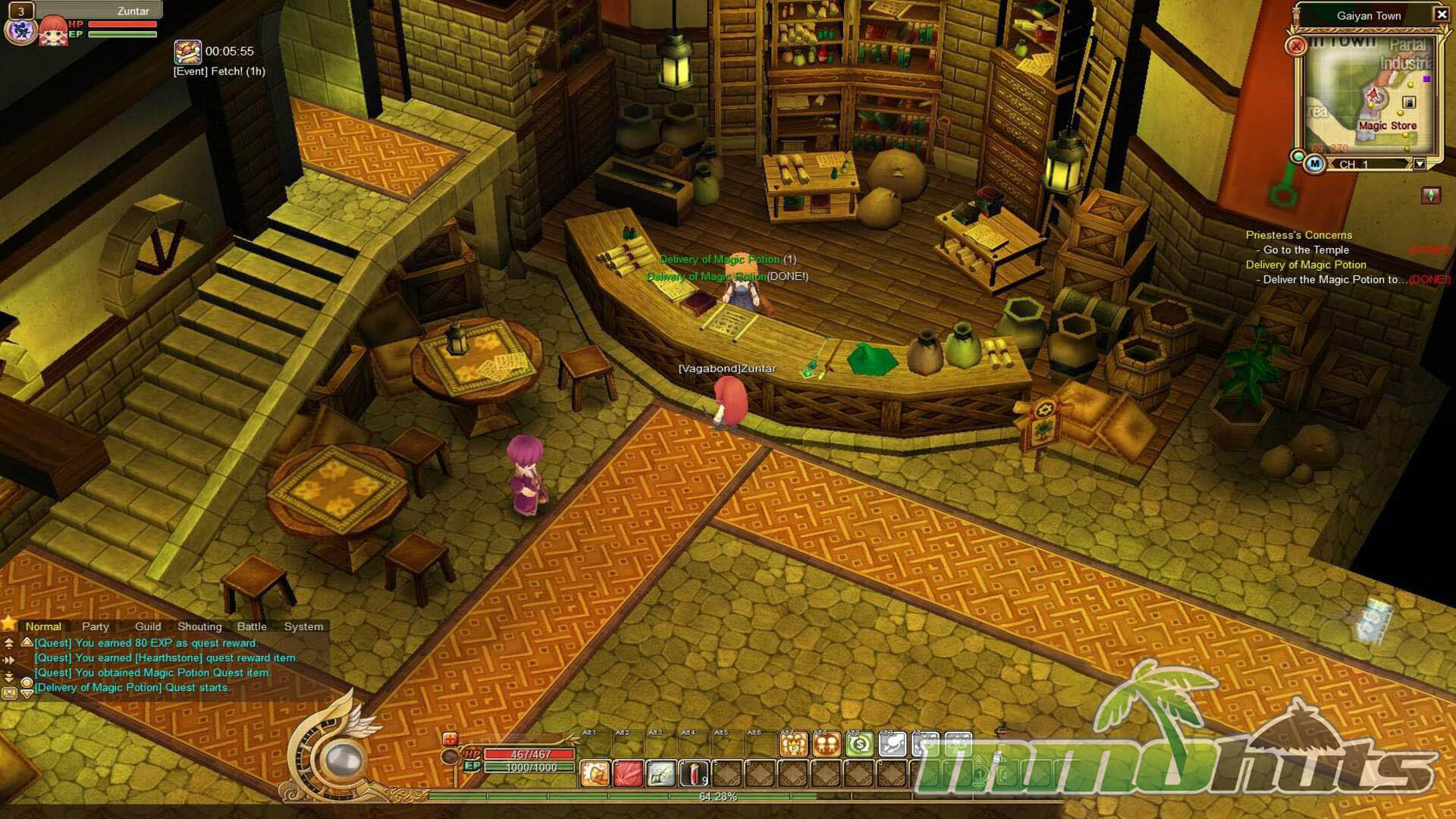Open the green dollar trade icon
1456x819 pixels.
(x=860, y=745)
